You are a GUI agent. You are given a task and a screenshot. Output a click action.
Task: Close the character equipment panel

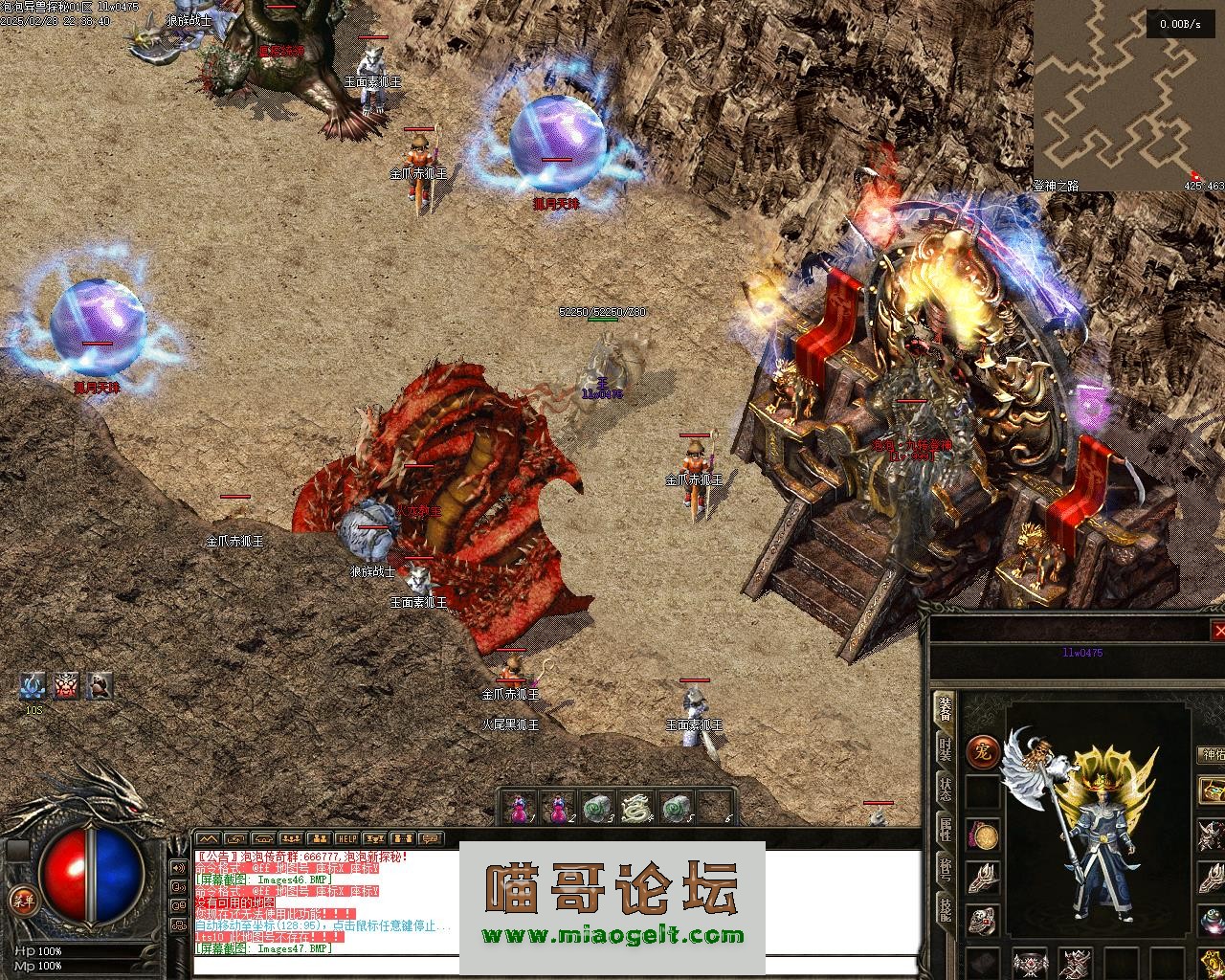coord(1218,631)
